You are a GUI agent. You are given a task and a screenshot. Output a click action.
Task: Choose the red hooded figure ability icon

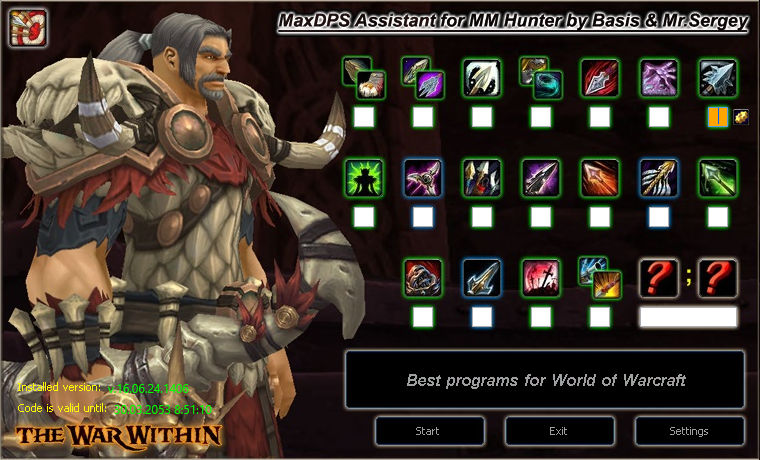click(423, 277)
